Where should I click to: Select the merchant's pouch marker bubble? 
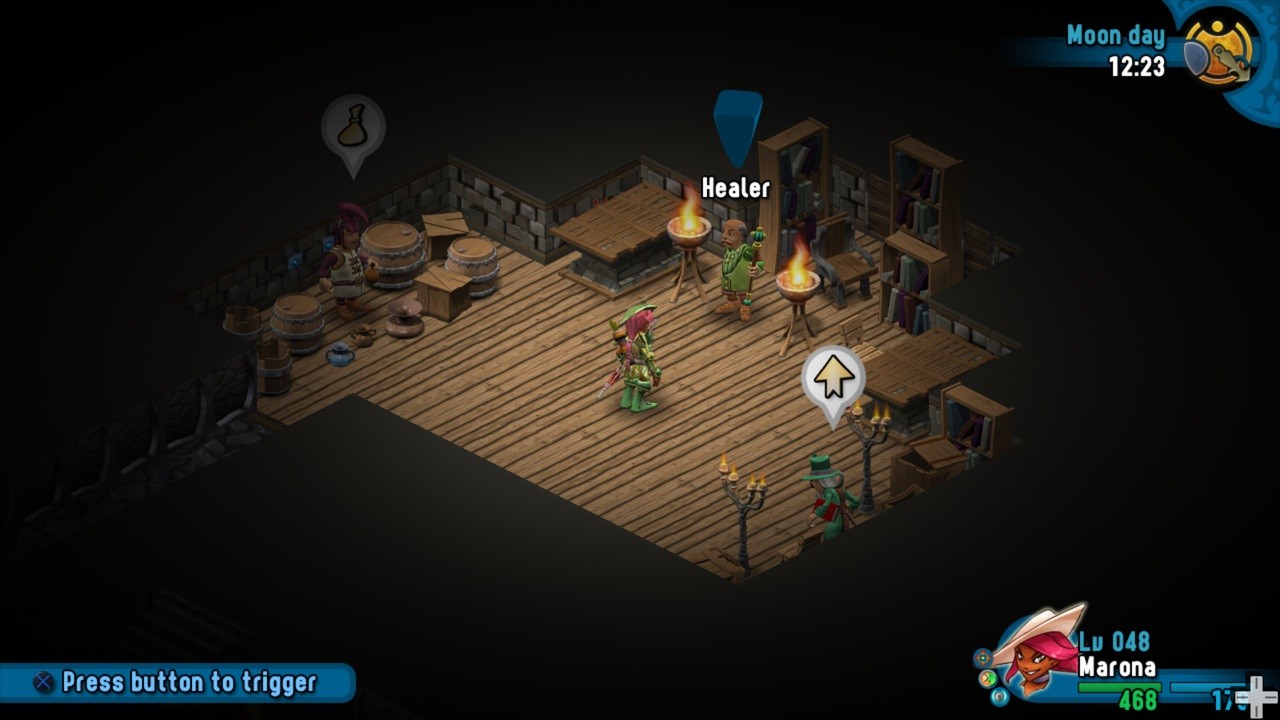coord(353,129)
